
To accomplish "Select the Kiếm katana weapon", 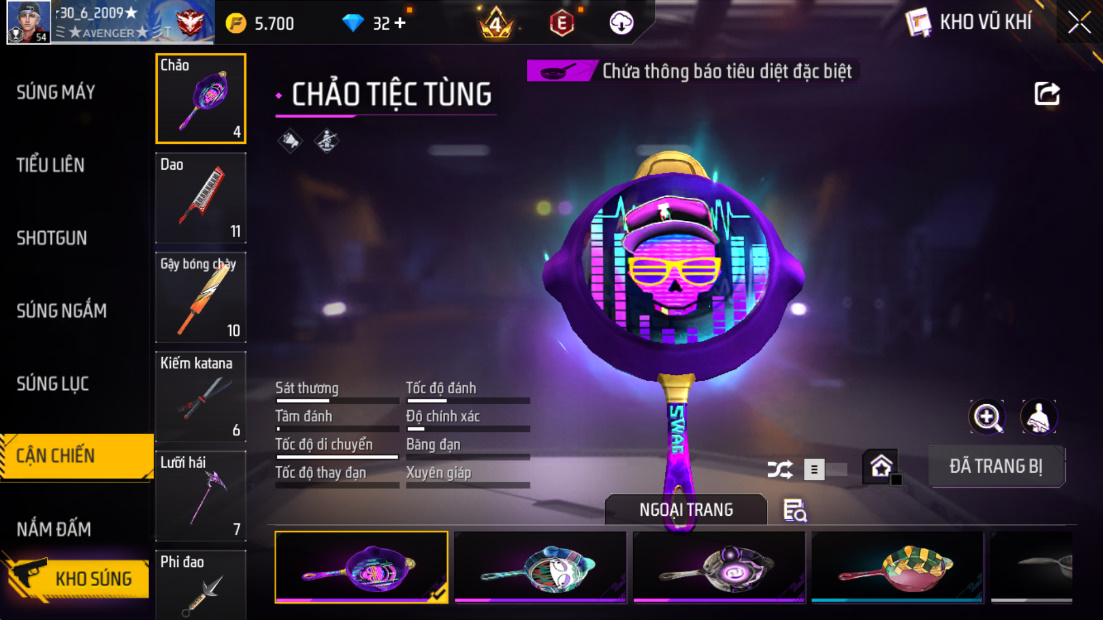I will click(x=201, y=396).
